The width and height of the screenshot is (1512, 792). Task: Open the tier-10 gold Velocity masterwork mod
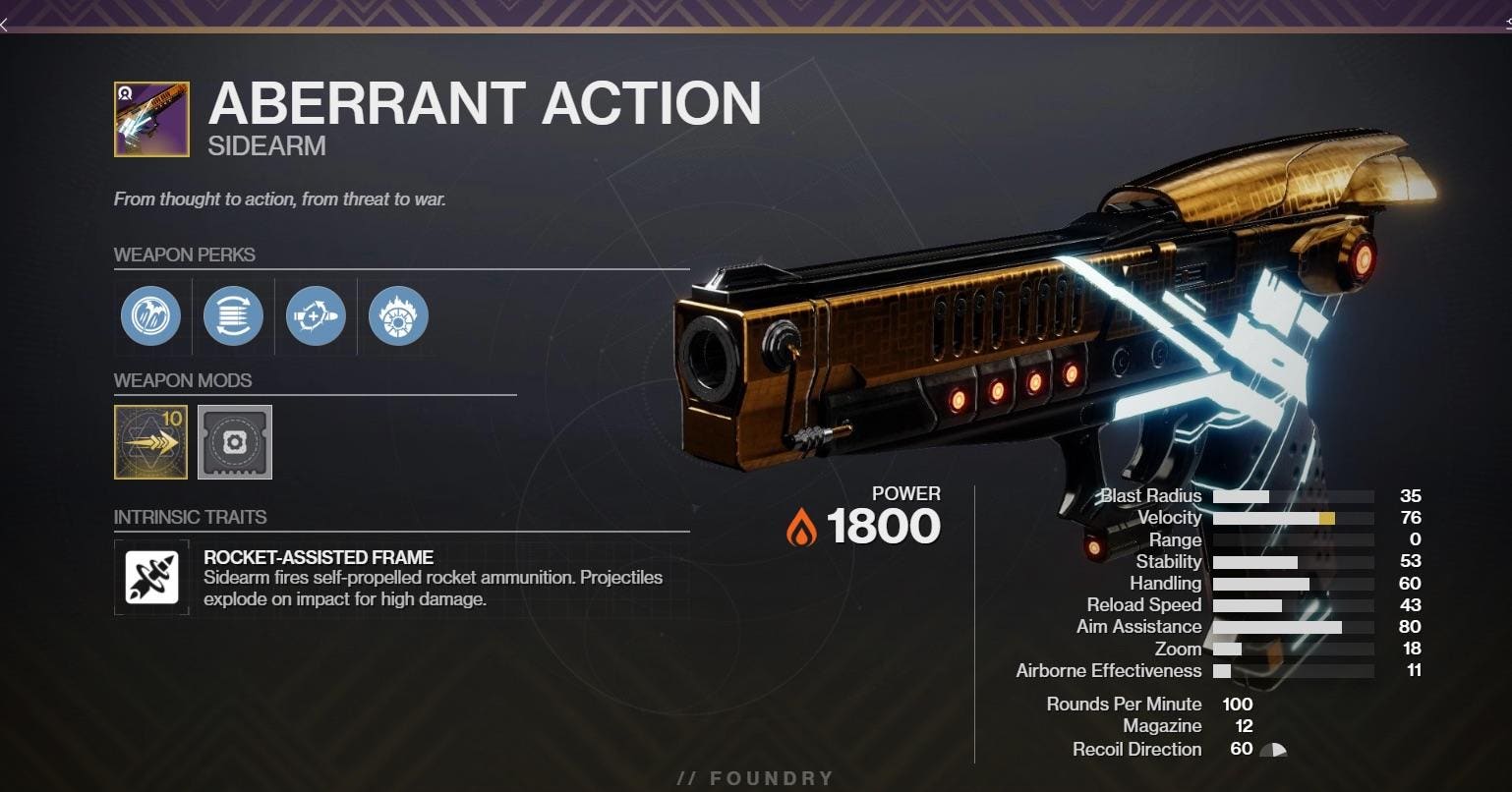149,442
